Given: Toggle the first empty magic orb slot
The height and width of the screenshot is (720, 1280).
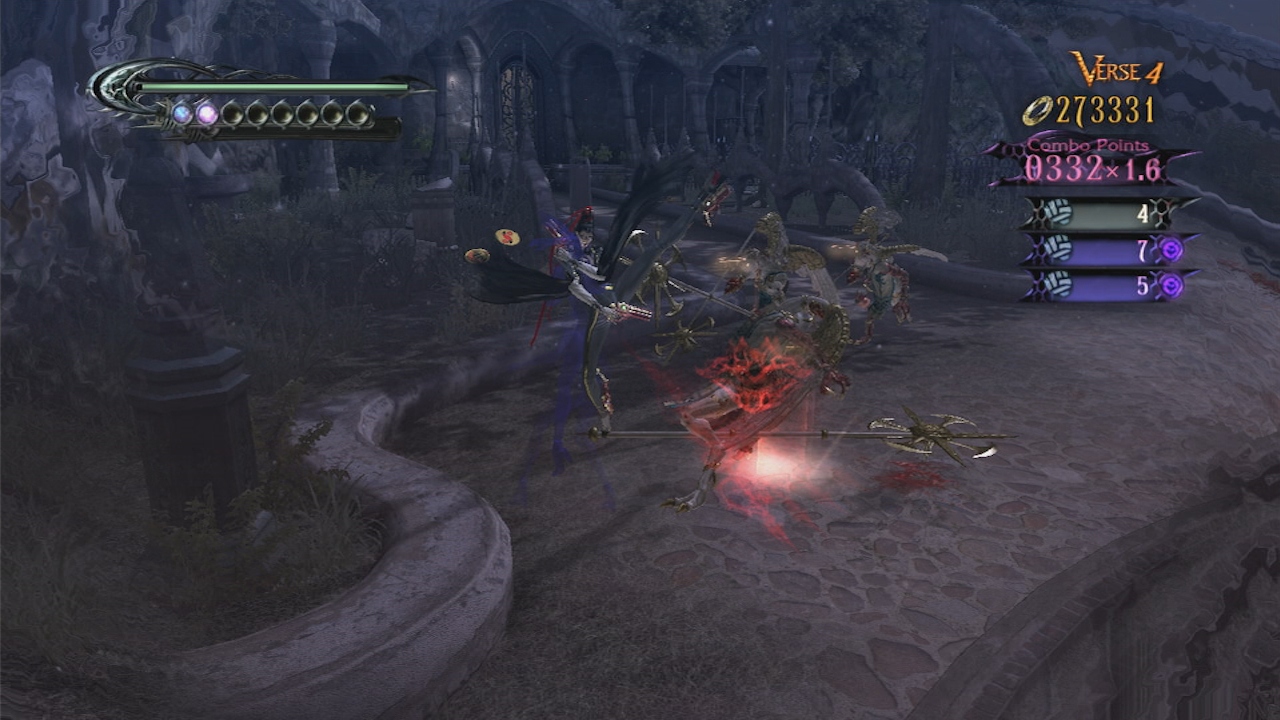Looking at the screenshot, I should tap(233, 114).
